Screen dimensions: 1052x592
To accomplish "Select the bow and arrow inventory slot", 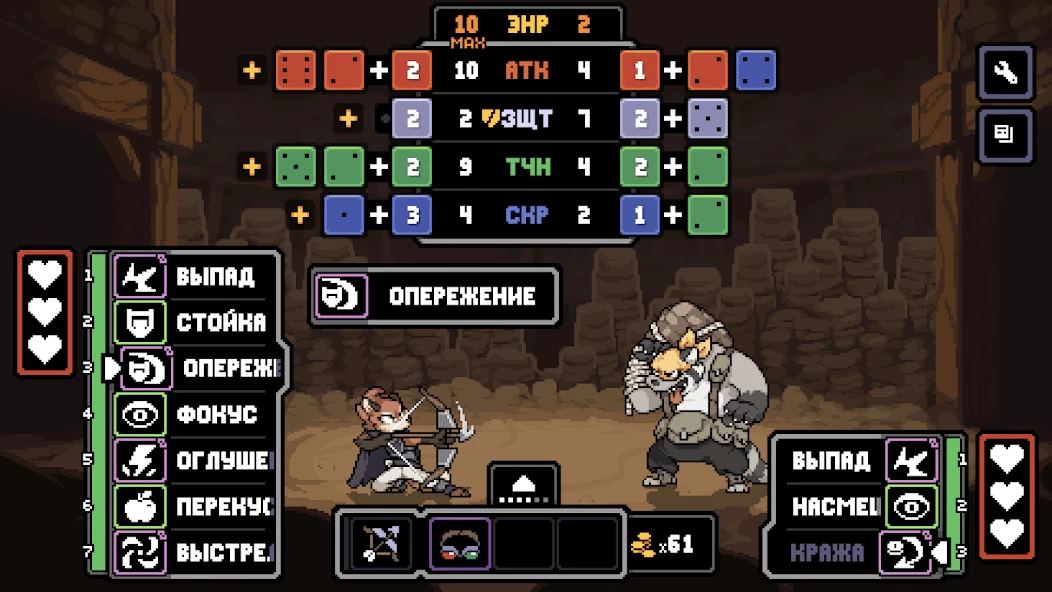I will pos(381,545).
